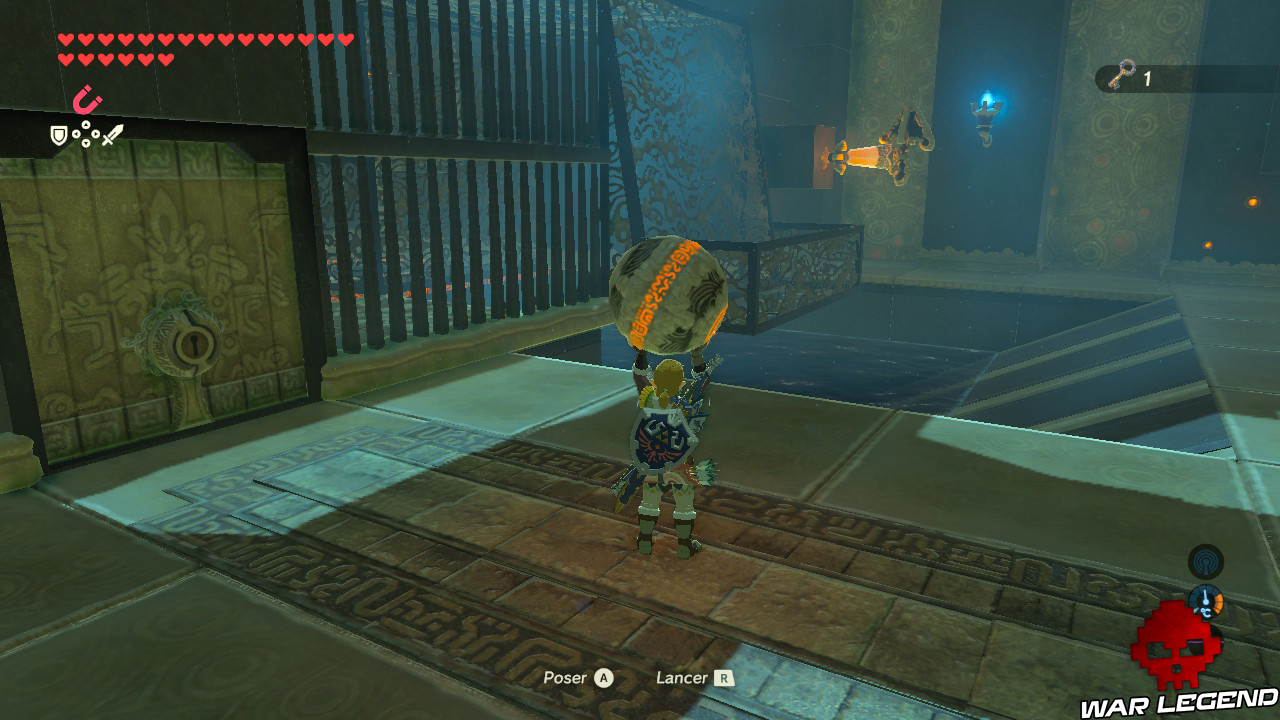This screenshot has width=1280, height=720.
Task: Click the key icon near the counter
Action: point(1122,74)
